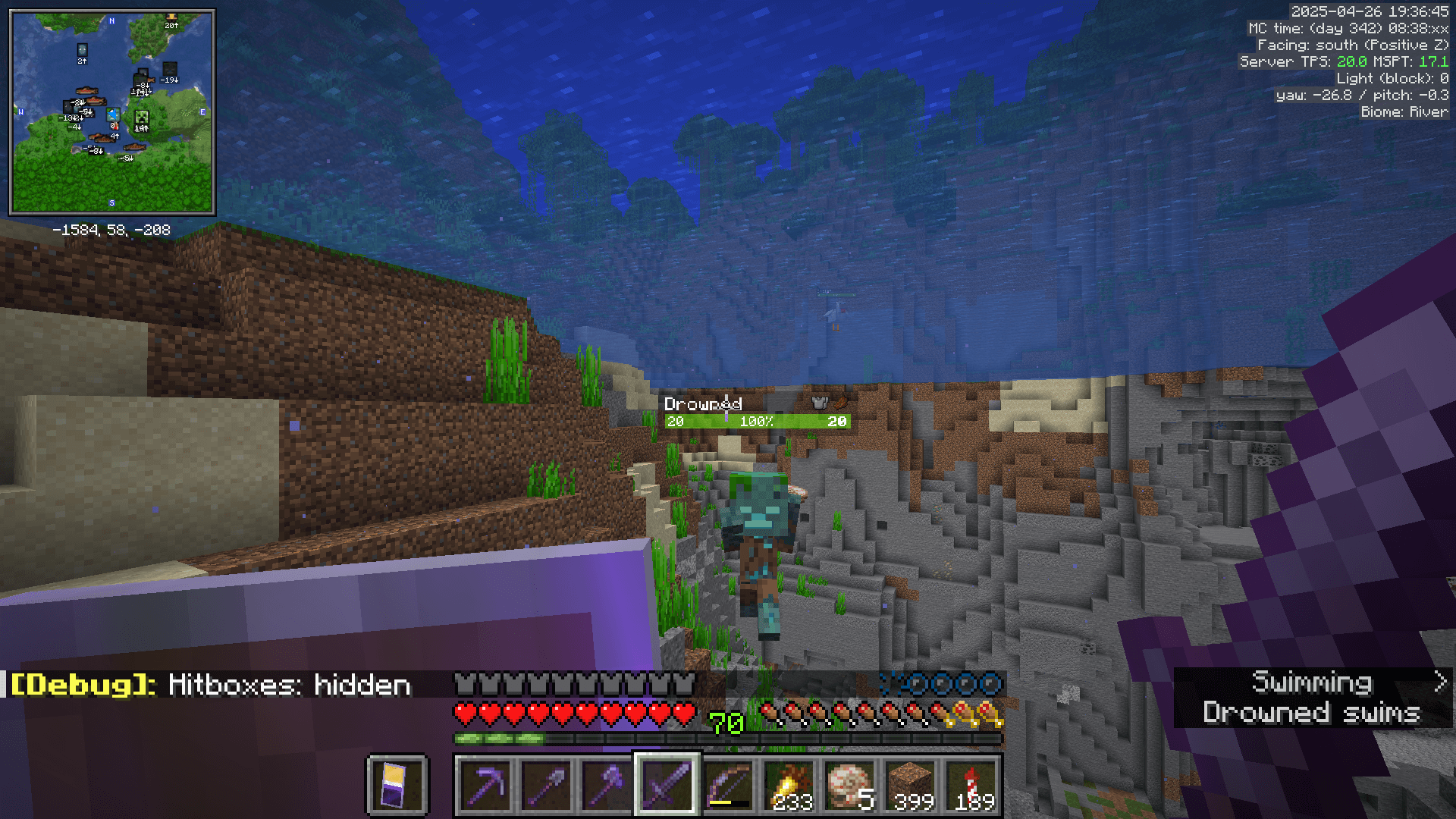Viewport: 1456px width, 819px height.
Task: Click the N compass marker on the minimap
Action: (111, 20)
